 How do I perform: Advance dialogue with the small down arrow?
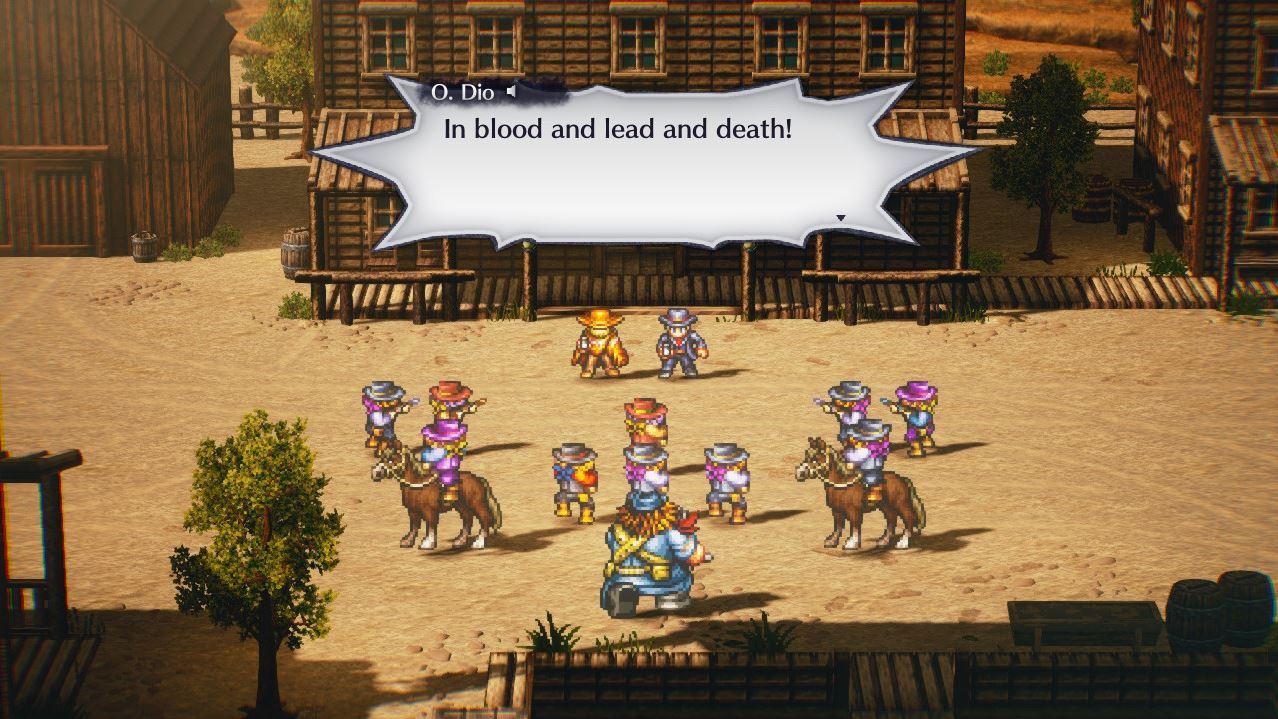tap(840, 218)
